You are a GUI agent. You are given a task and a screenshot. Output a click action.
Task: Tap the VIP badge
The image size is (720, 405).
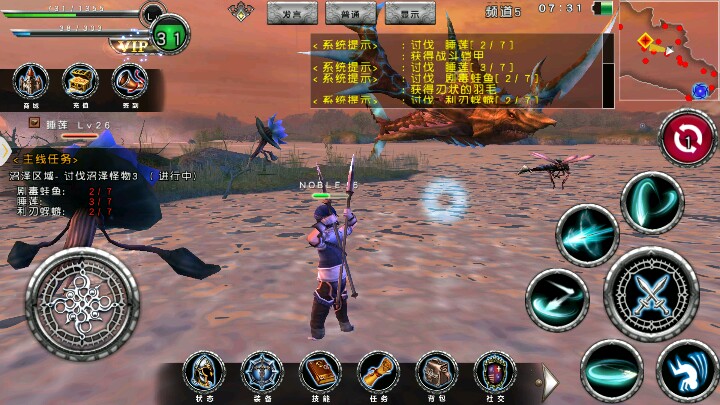click(x=131, y=44)
